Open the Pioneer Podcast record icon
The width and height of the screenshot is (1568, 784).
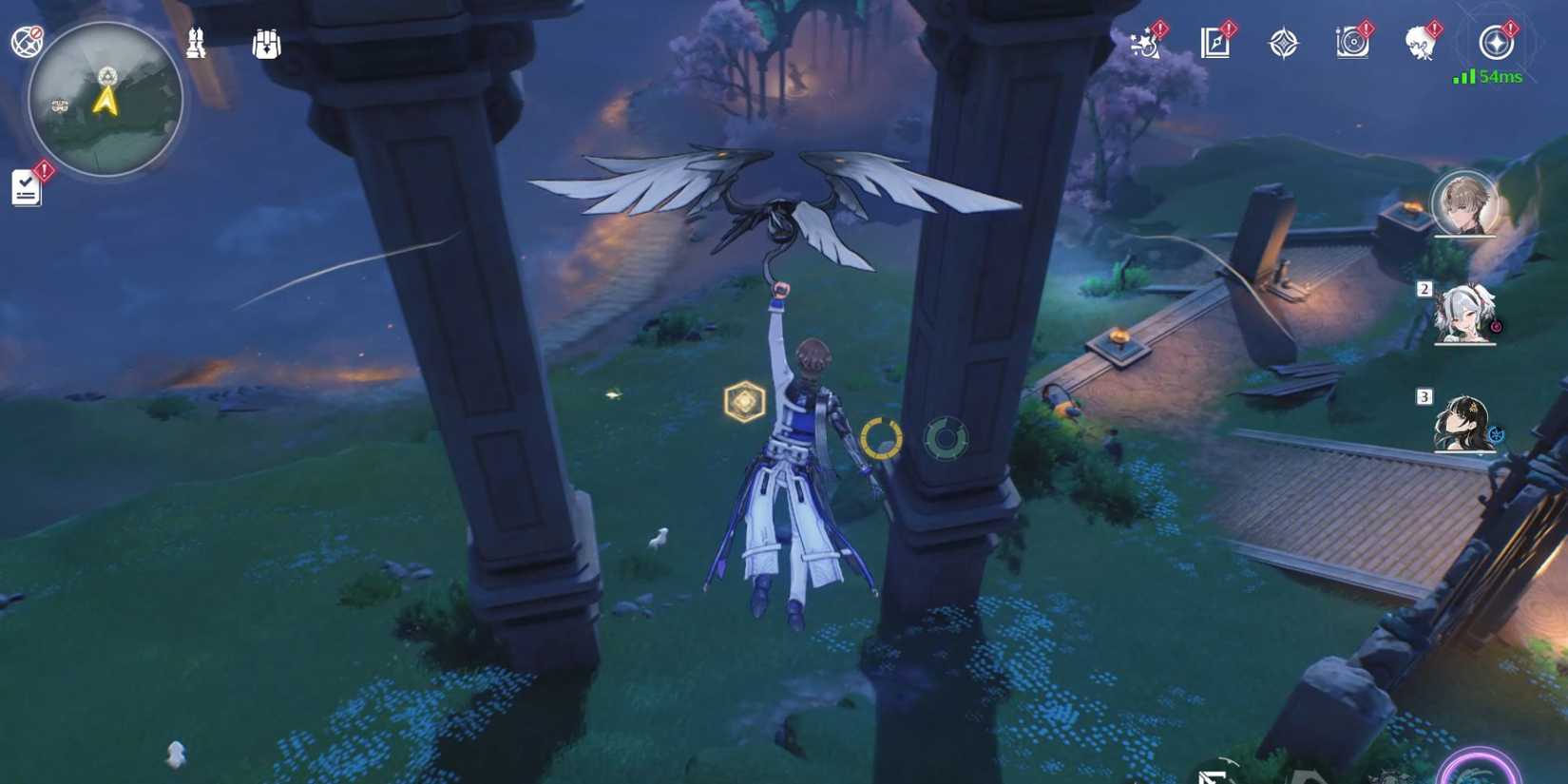point(1351,42)
